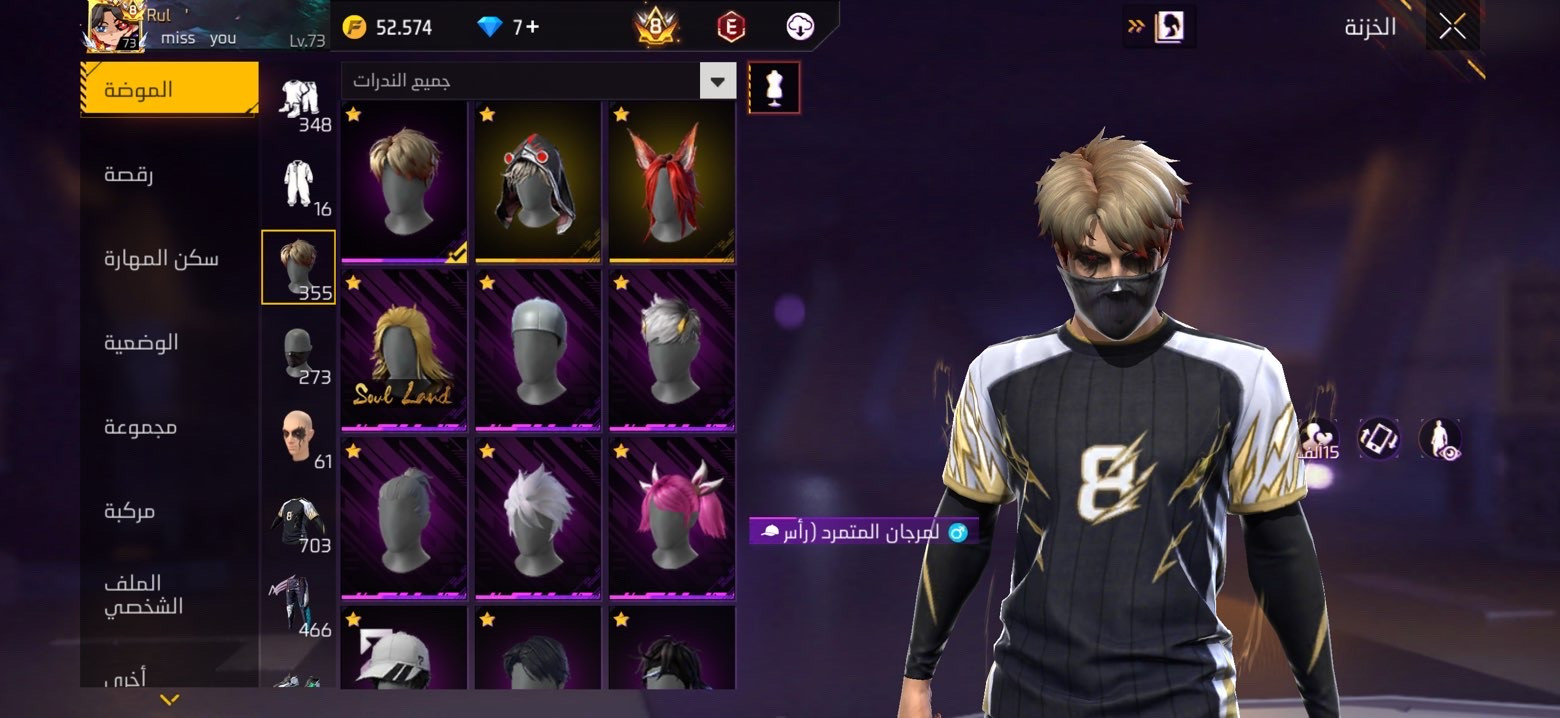
Task: Open the jersey tops category with 703 items
Action: pos(298,519)
